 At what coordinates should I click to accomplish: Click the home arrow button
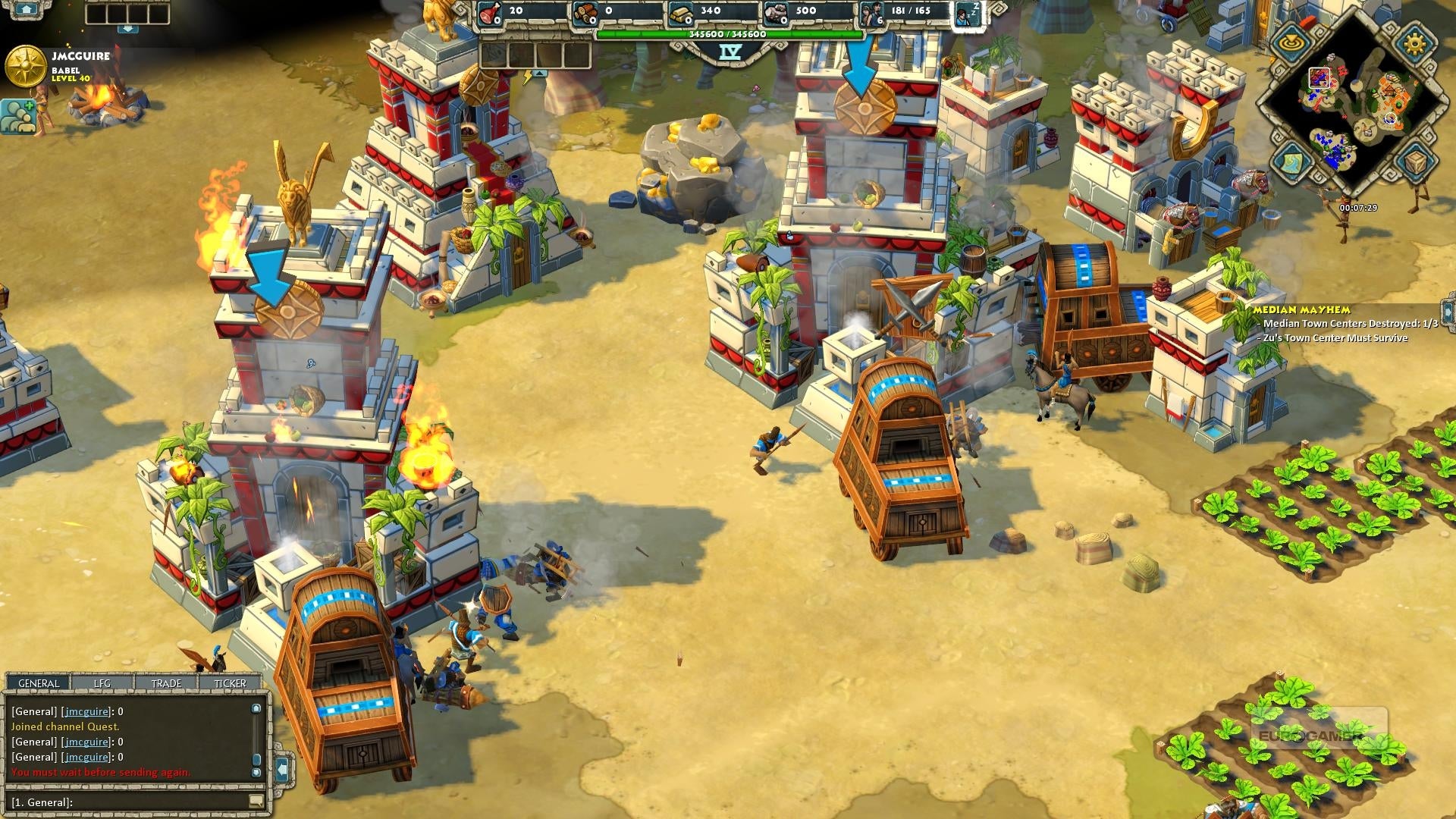point(26,9)
